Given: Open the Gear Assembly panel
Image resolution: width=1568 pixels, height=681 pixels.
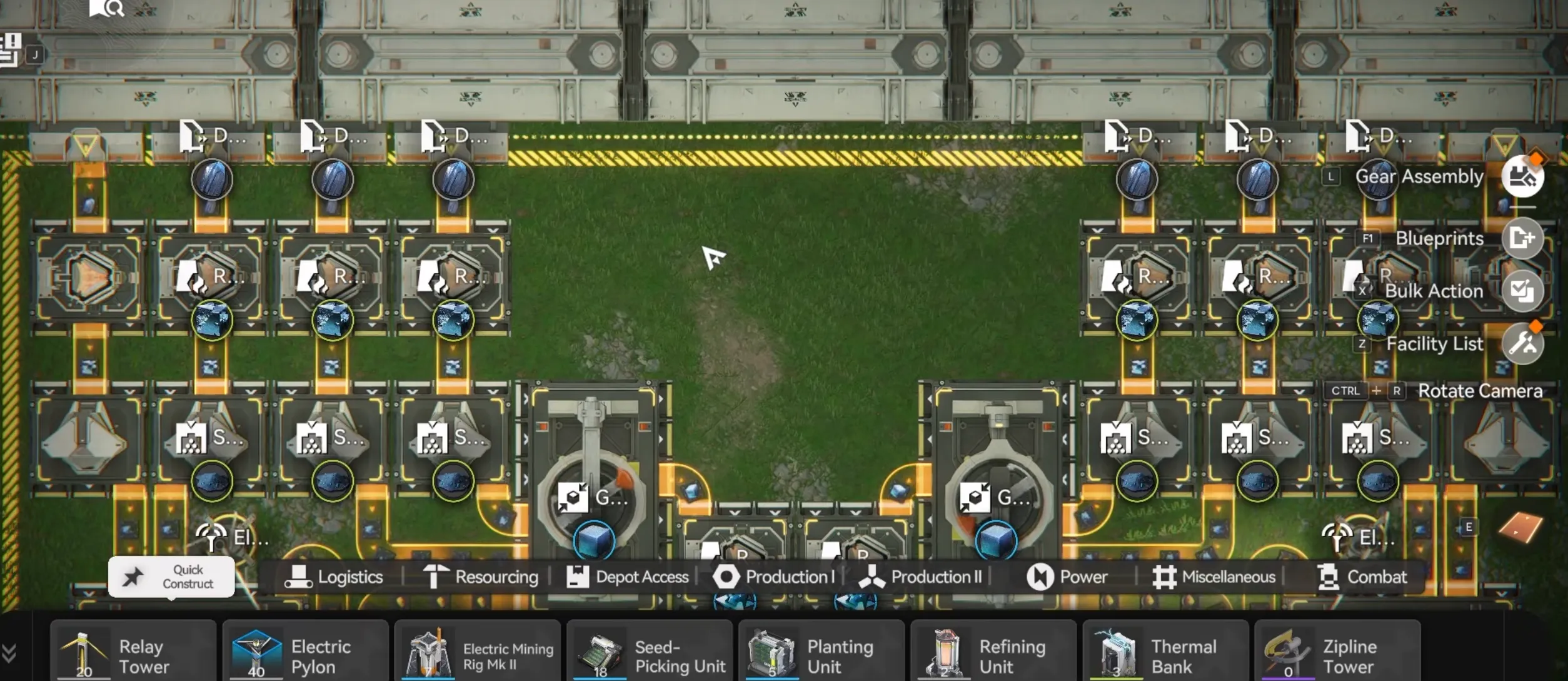Looking at the screenshot, I should click(x=1523, y=177).
